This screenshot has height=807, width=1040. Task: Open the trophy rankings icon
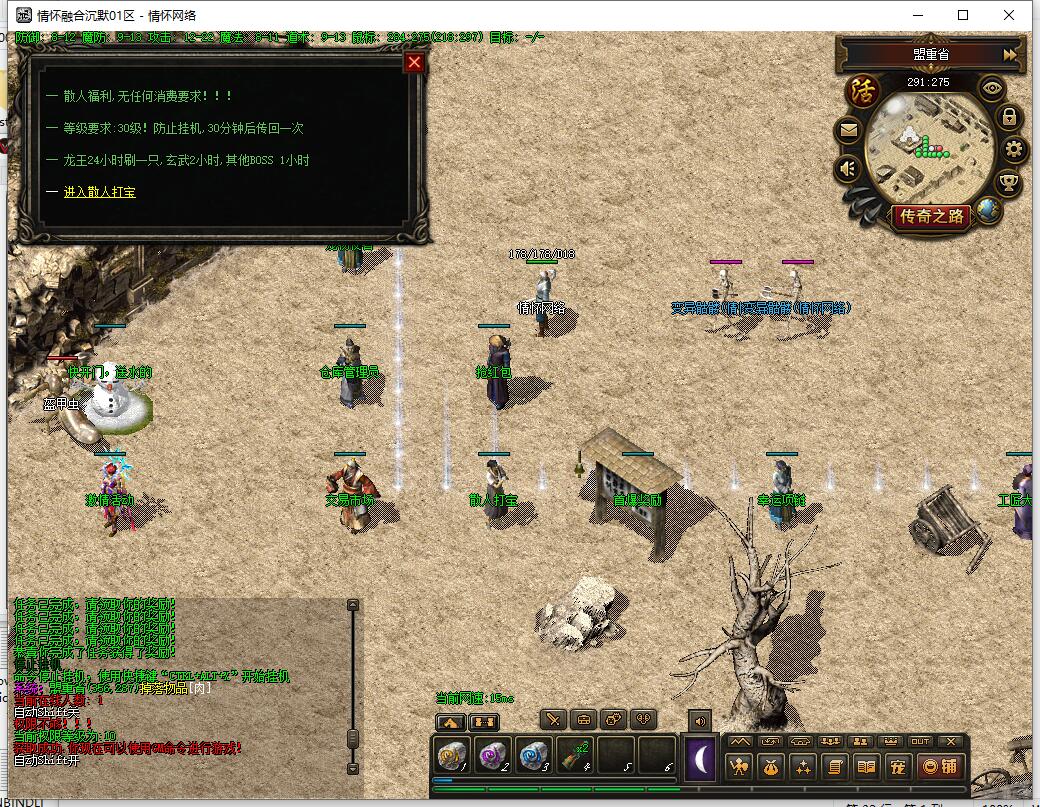[1009, 183]
